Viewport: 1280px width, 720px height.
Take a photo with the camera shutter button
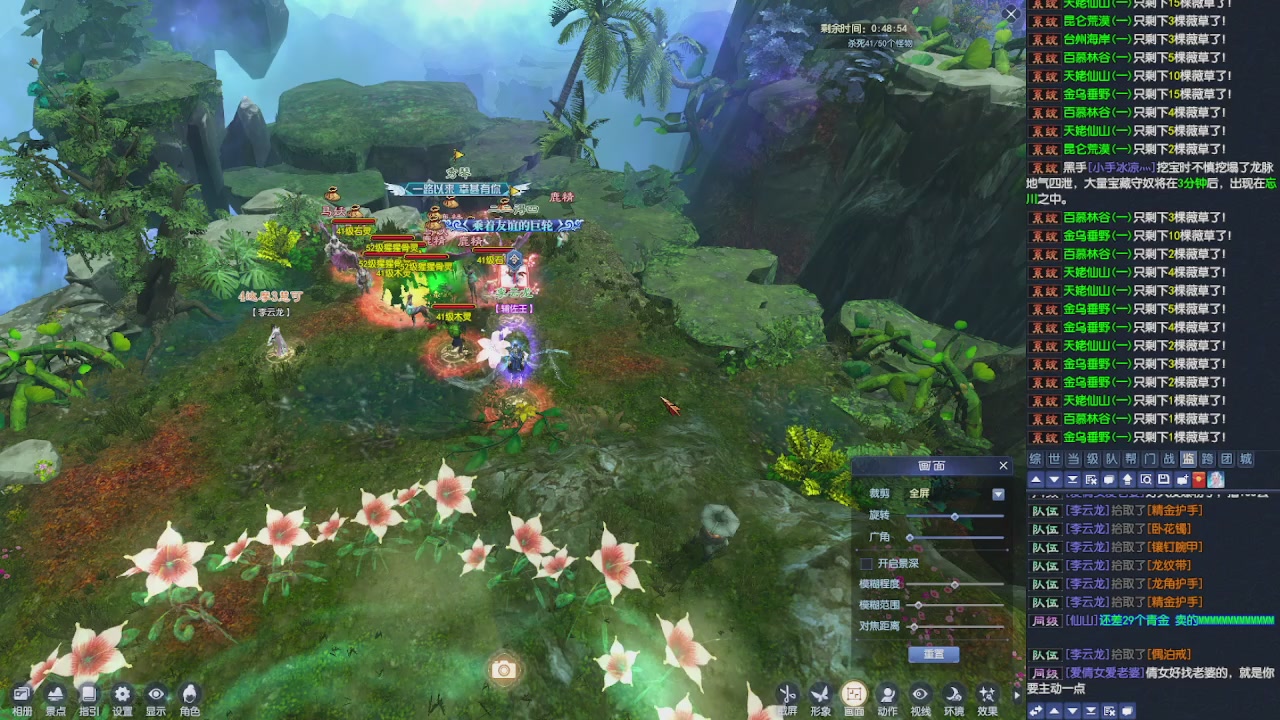click(x=504, y=670)
